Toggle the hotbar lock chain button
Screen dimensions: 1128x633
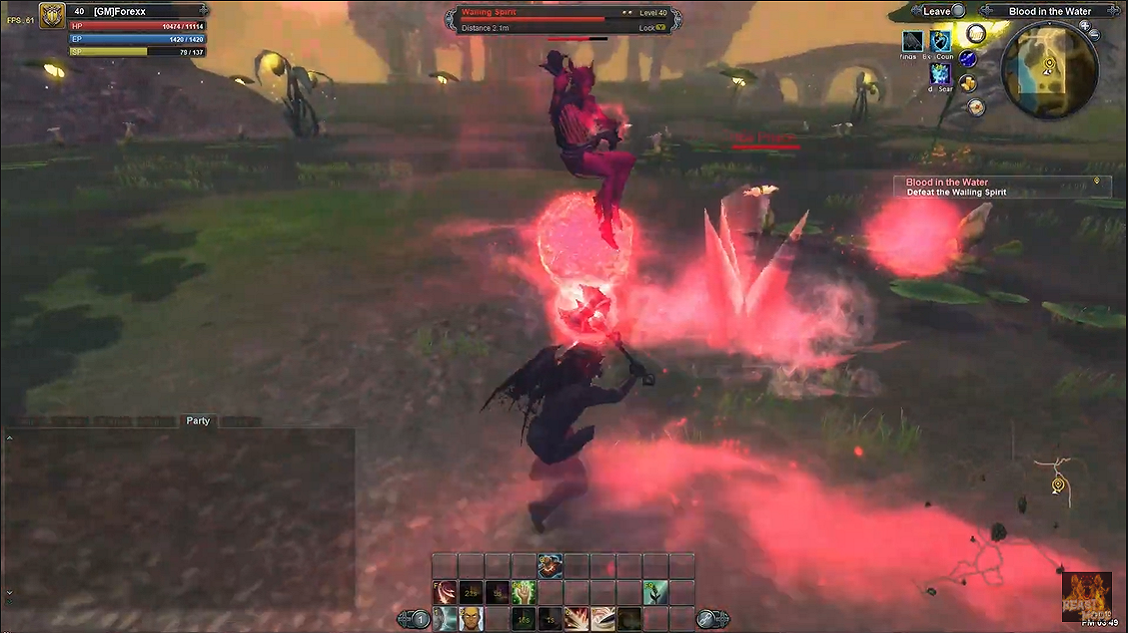[x=707, y=620]
